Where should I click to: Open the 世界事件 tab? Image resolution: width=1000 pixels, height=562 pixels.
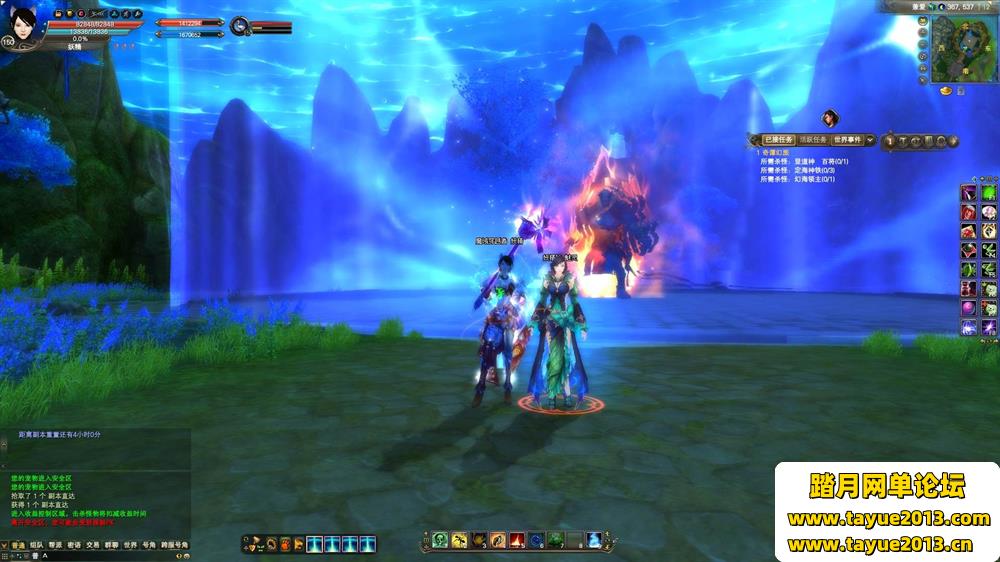848,140
